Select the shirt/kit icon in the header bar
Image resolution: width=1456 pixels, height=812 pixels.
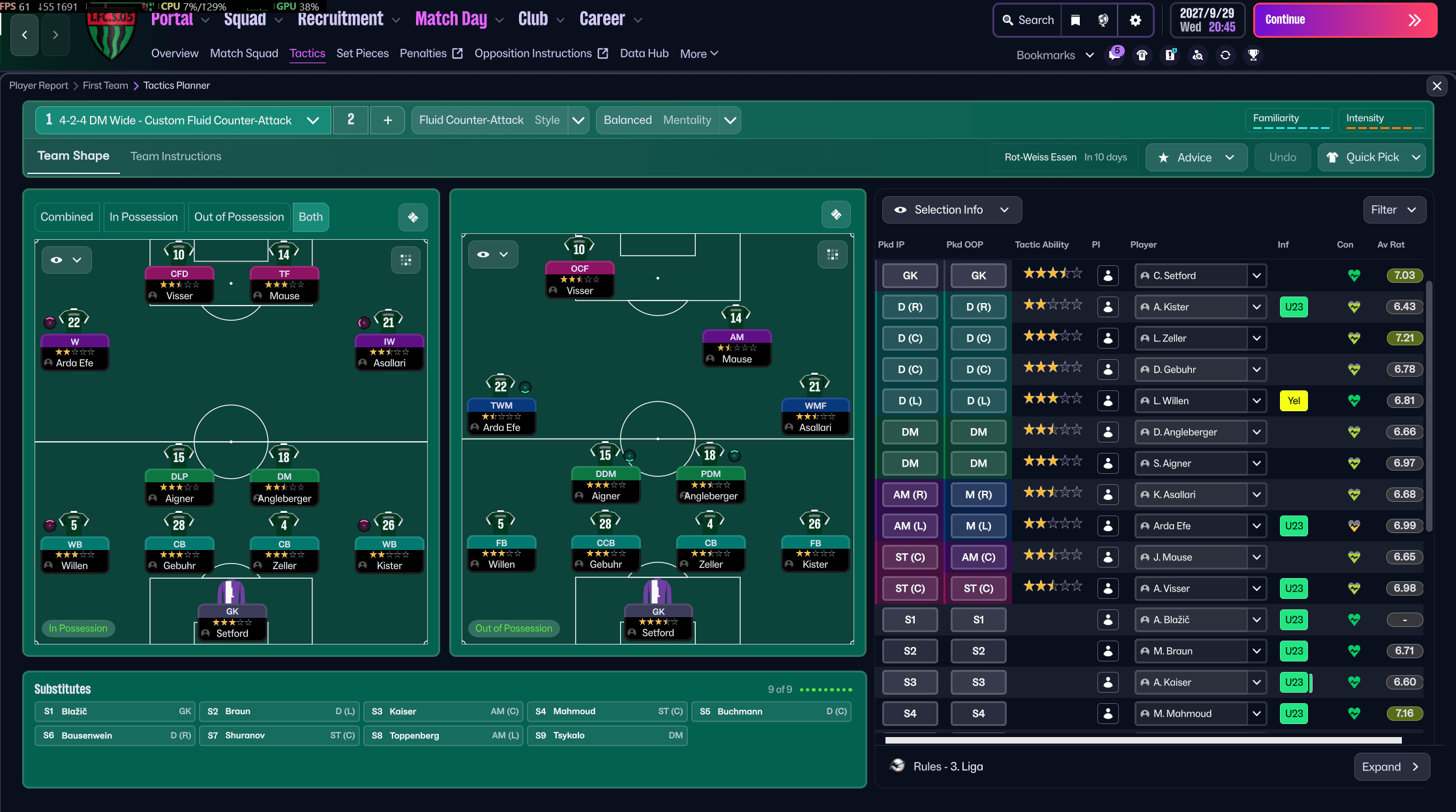pos(1142,55)
